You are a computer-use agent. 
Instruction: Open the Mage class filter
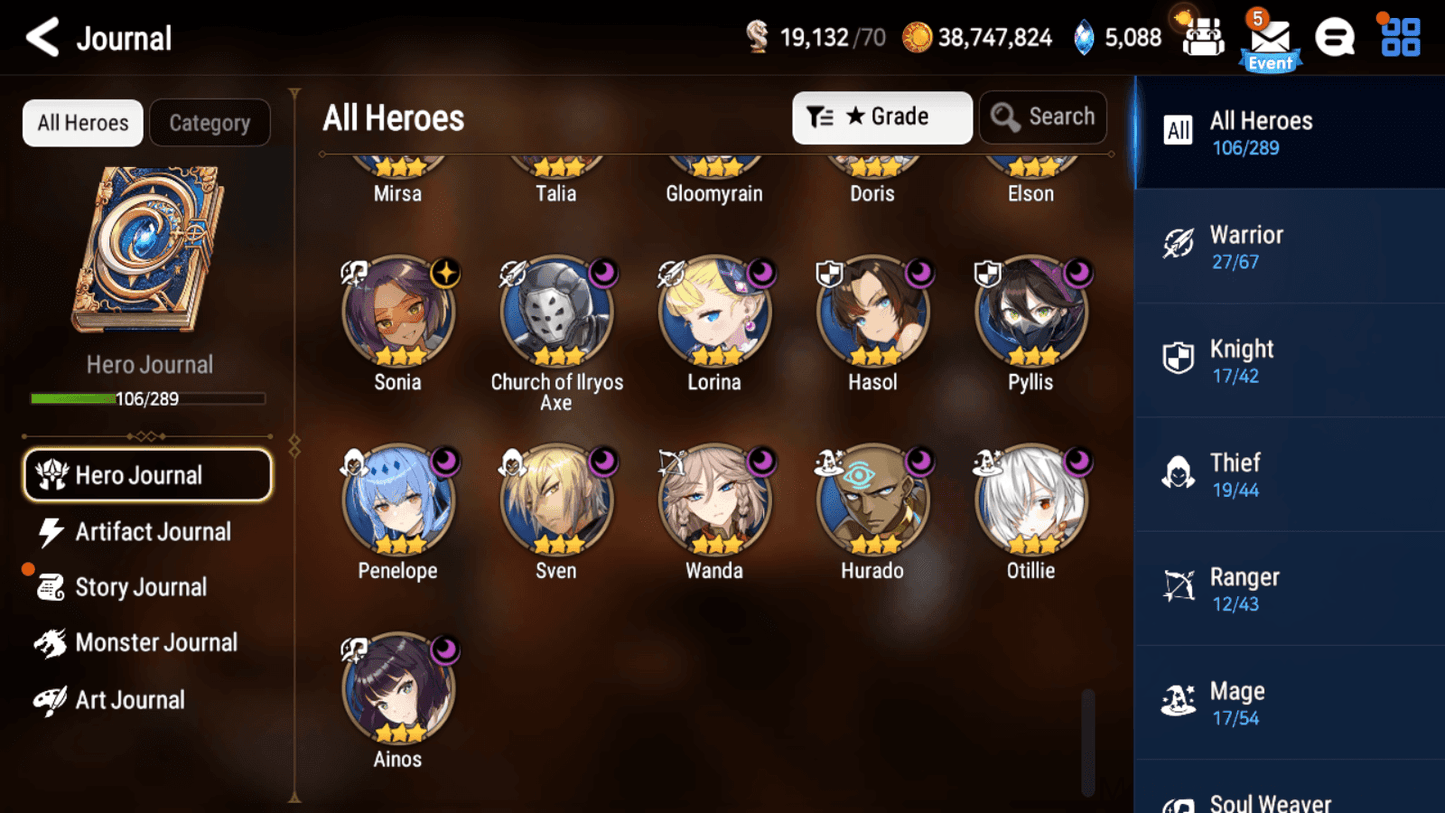[1180, 701]
